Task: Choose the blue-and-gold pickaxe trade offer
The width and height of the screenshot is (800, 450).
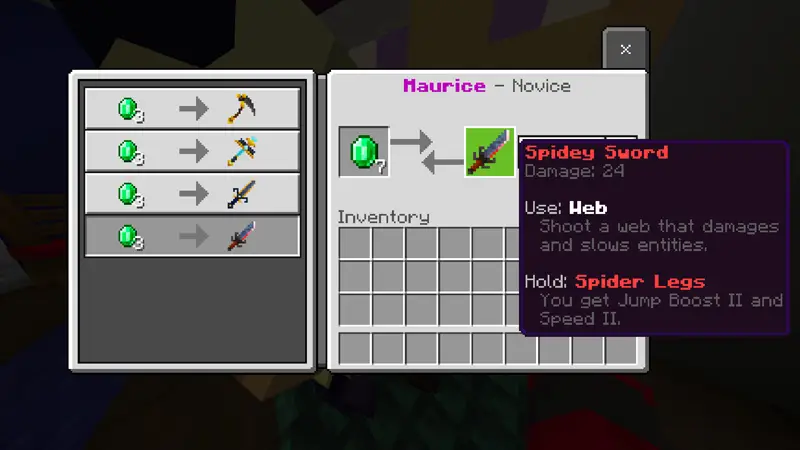Action: [x=192, y=151]
